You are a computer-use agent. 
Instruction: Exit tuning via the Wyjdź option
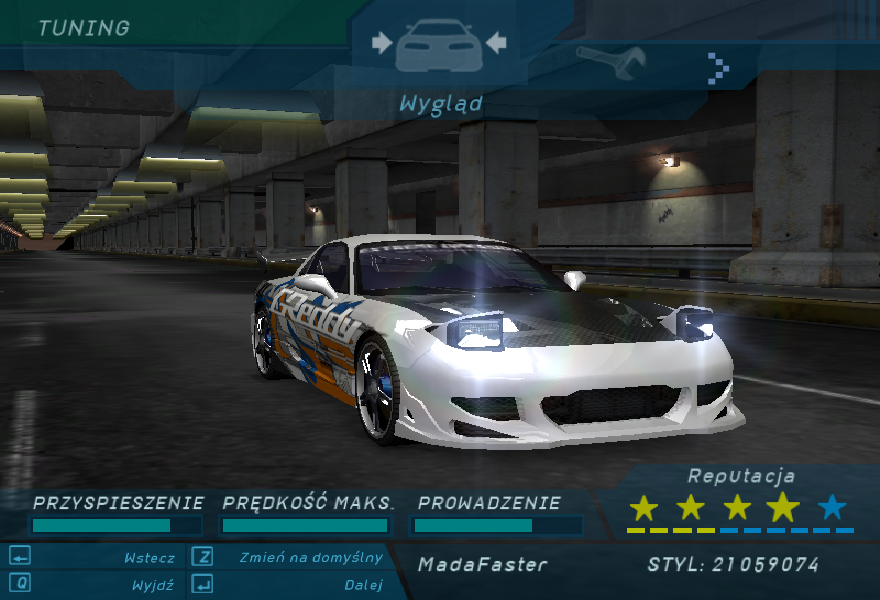(x=152, y=585)
